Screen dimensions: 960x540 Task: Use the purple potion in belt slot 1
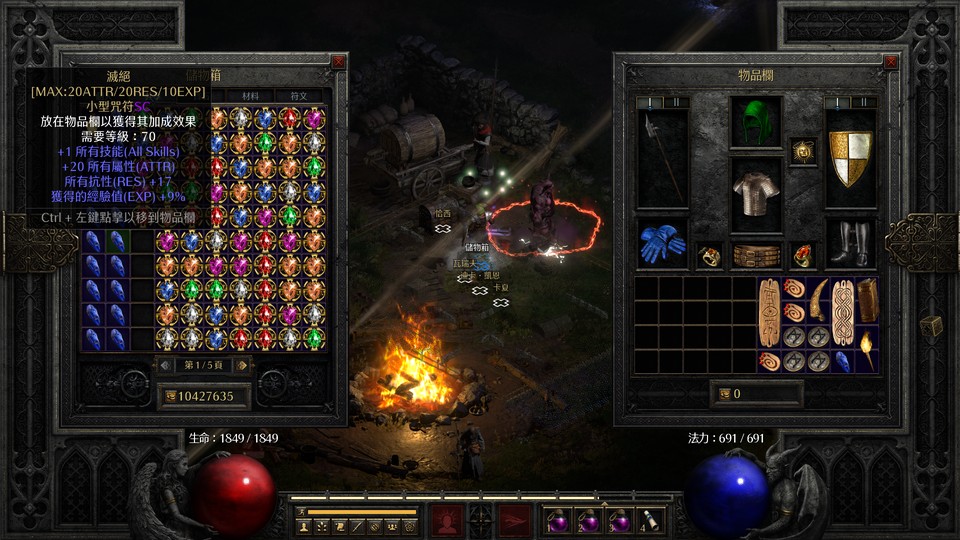(557, 520)
